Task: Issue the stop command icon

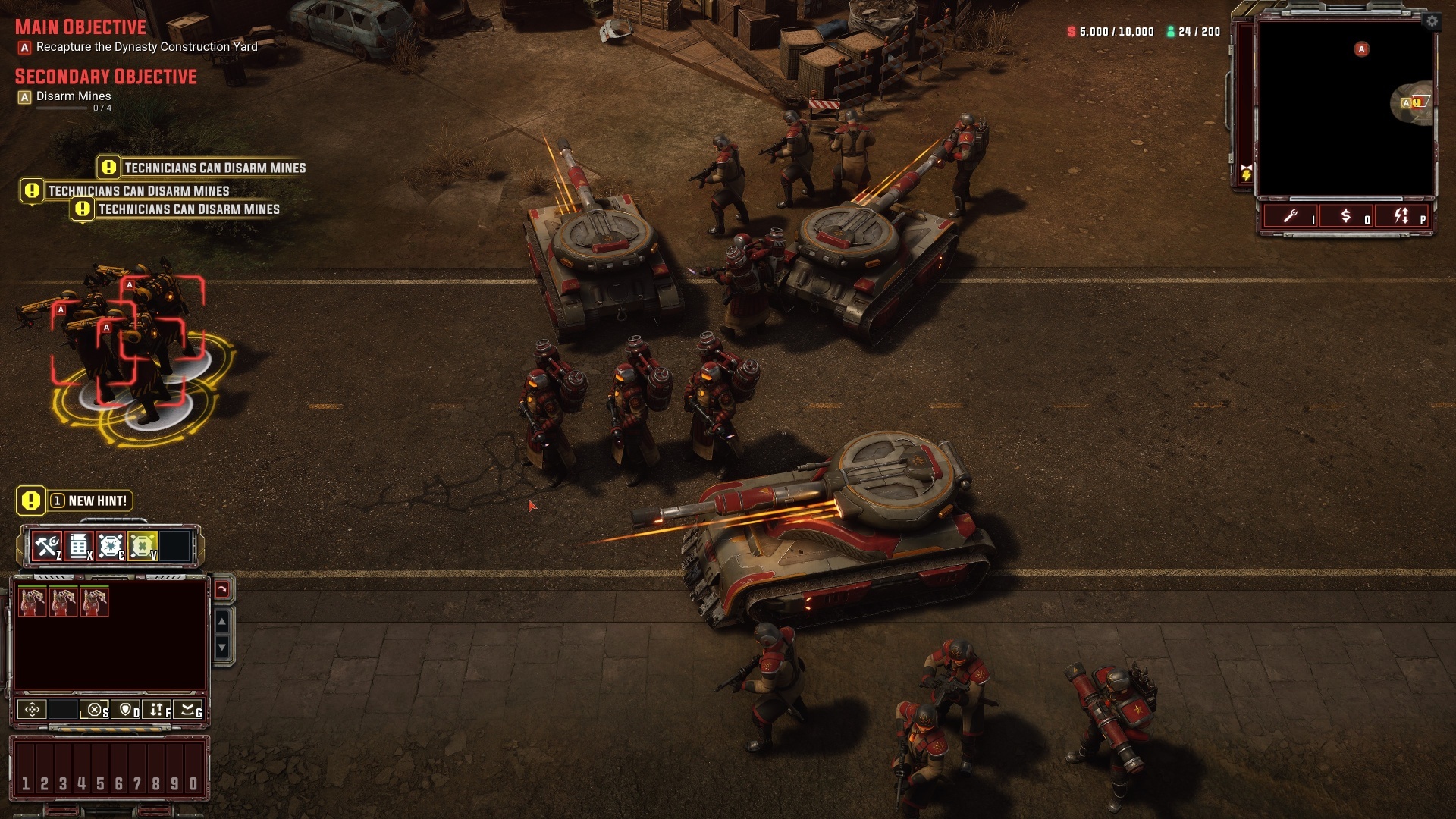Action: (x=94, y=710)
